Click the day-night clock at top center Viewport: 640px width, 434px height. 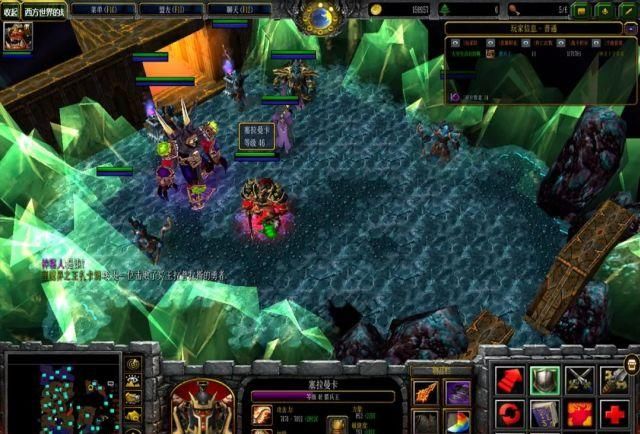[320, 15]
